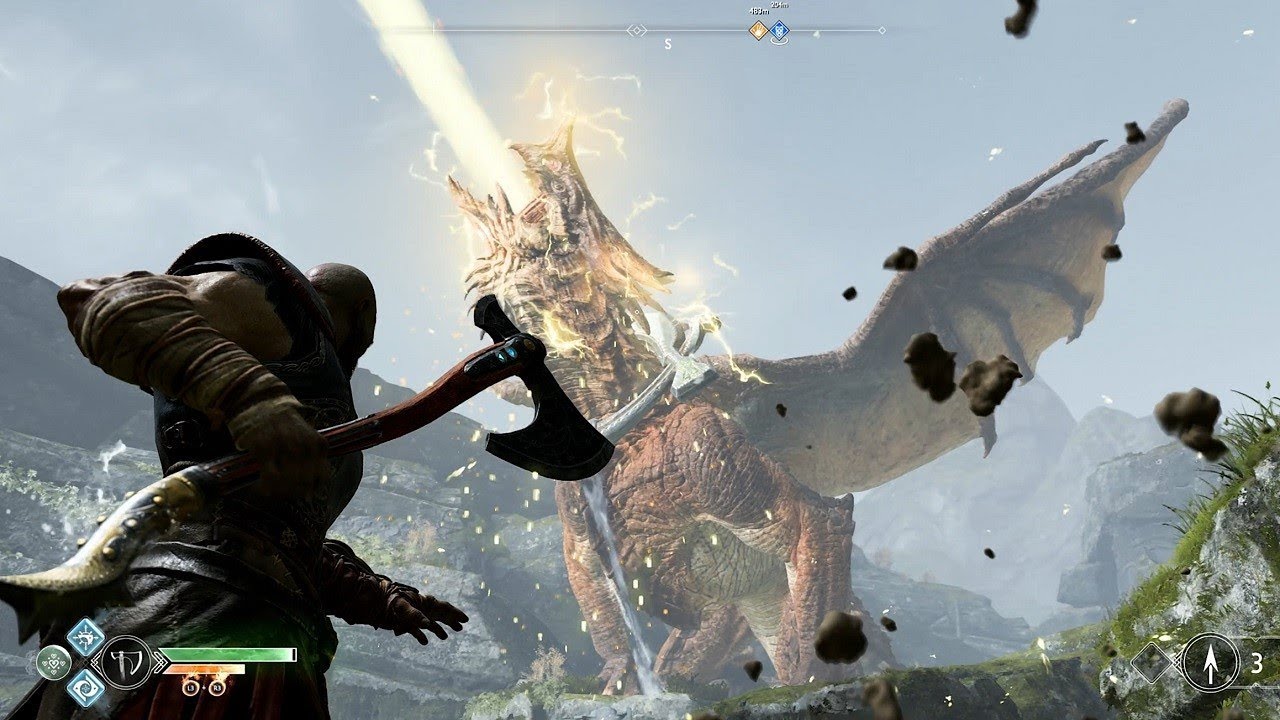Click the green hearts relic icon
This screenshot has height=720, width=1280.
pyautogui.click(x=54, y=661)
